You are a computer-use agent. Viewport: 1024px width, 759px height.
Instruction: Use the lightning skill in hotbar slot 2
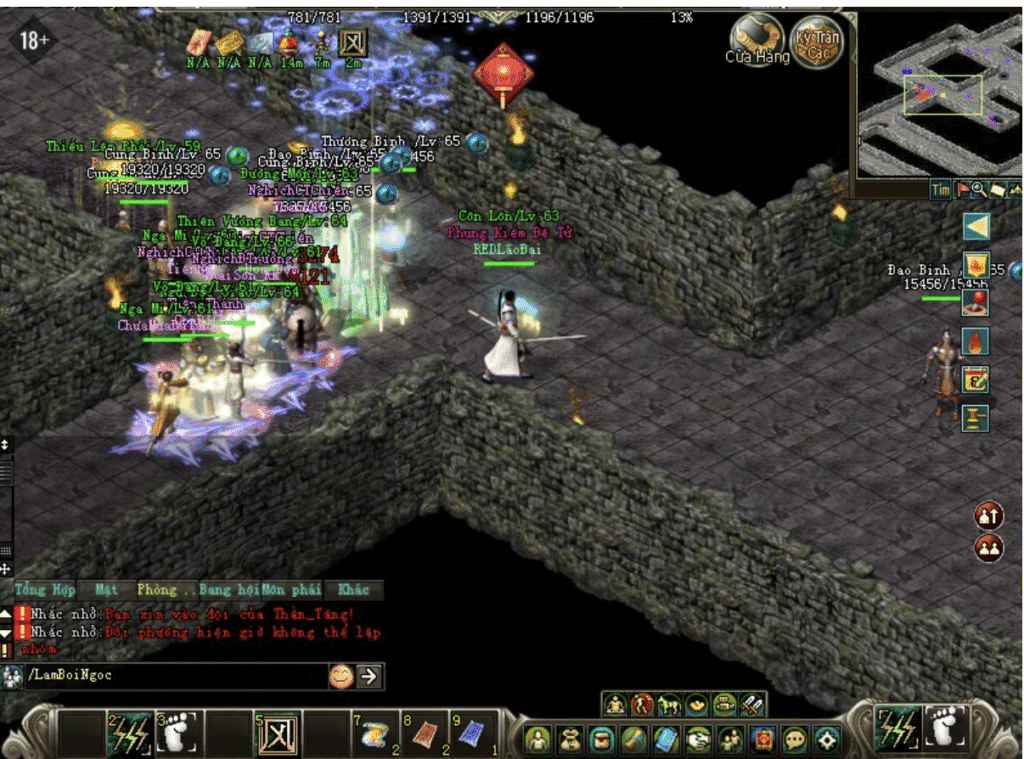click(x=131, y=735)
